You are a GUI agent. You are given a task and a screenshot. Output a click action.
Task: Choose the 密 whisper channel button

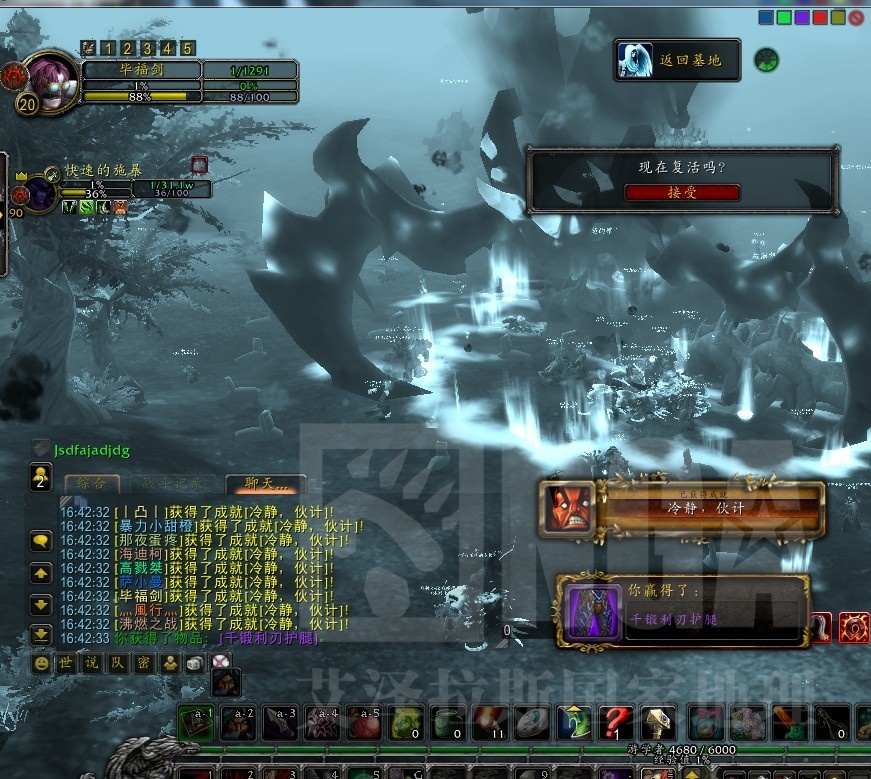click(144, 663)
